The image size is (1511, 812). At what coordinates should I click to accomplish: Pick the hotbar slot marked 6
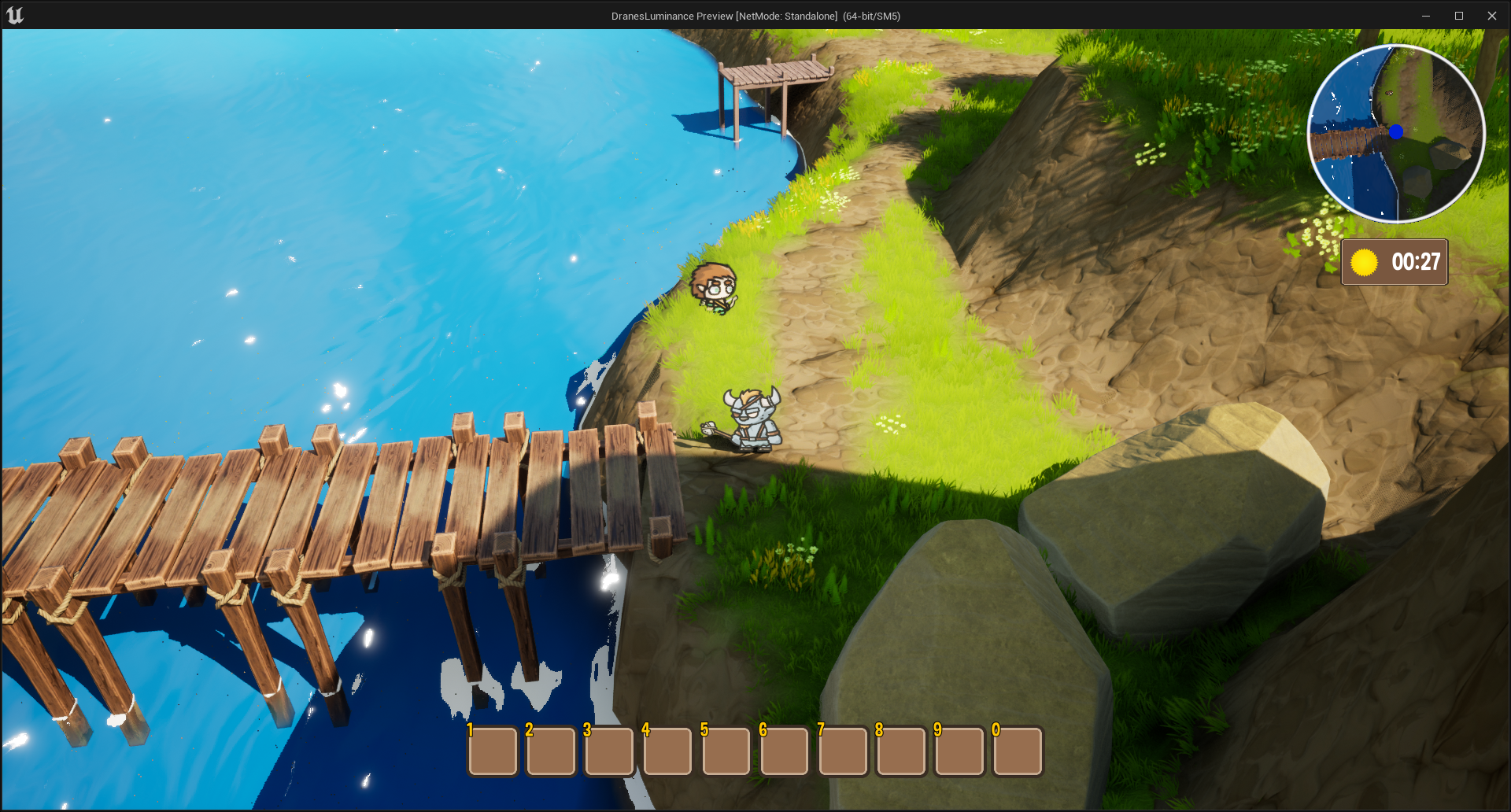click(785, 751)
